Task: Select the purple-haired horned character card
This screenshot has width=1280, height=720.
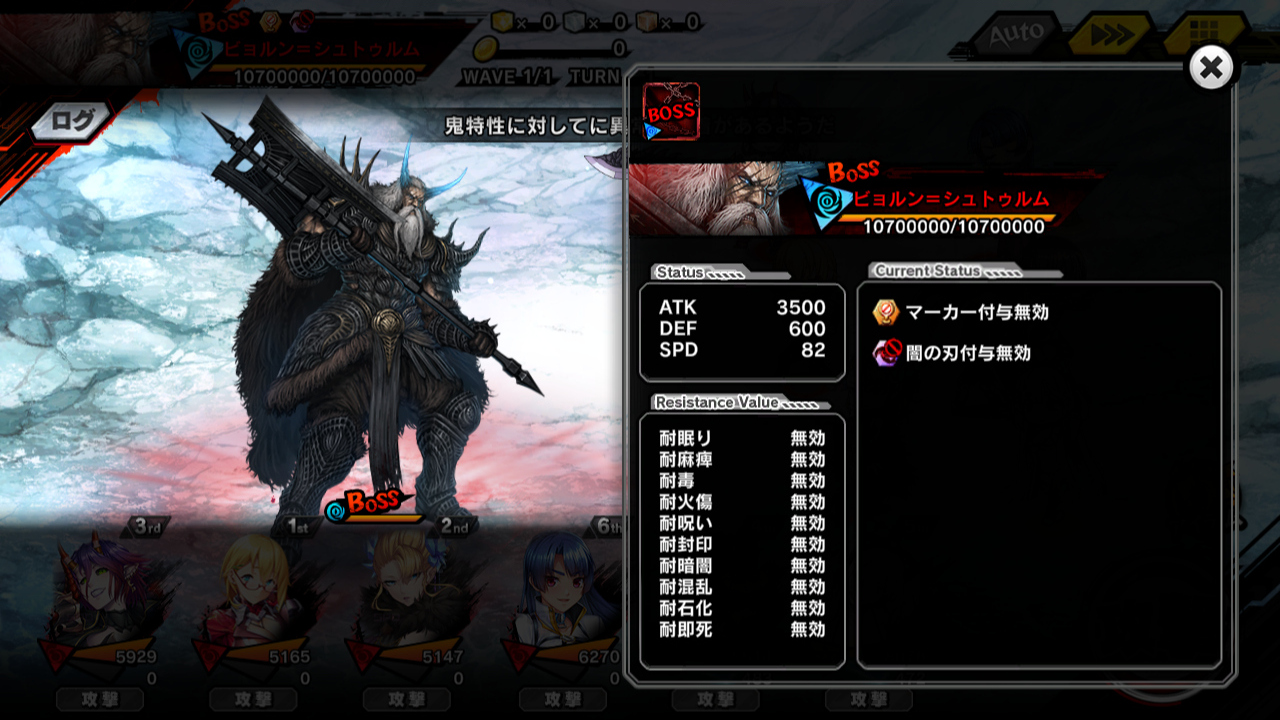Action: click(x=98, y=600)
